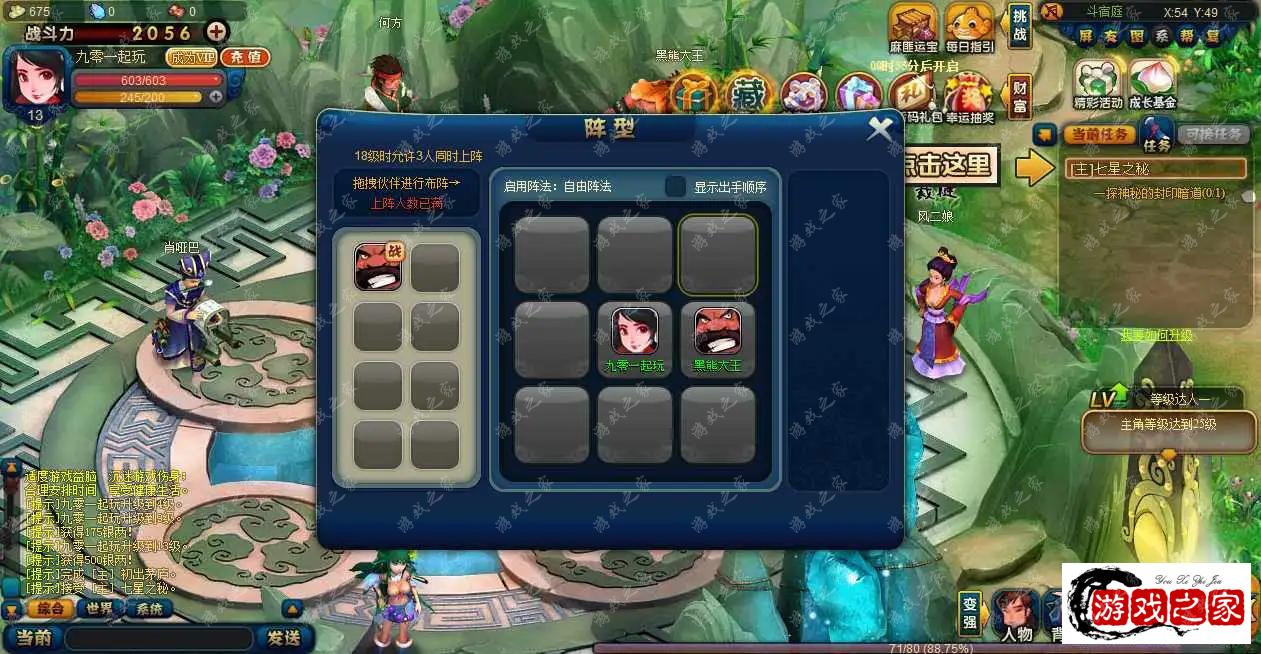The height and width of the screenshot is (654, 1261).
Task: Open the 麻匪运宝 treasure crate icon
Action: coord(913,24)
